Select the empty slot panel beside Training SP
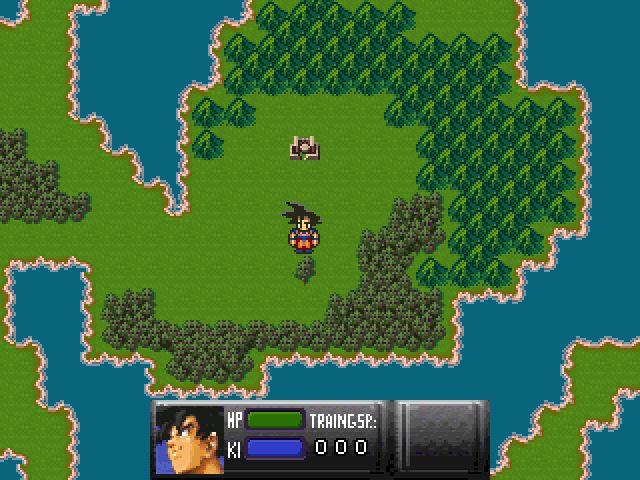The height and width of the screenshot is (480, 640). coord(442,437)
